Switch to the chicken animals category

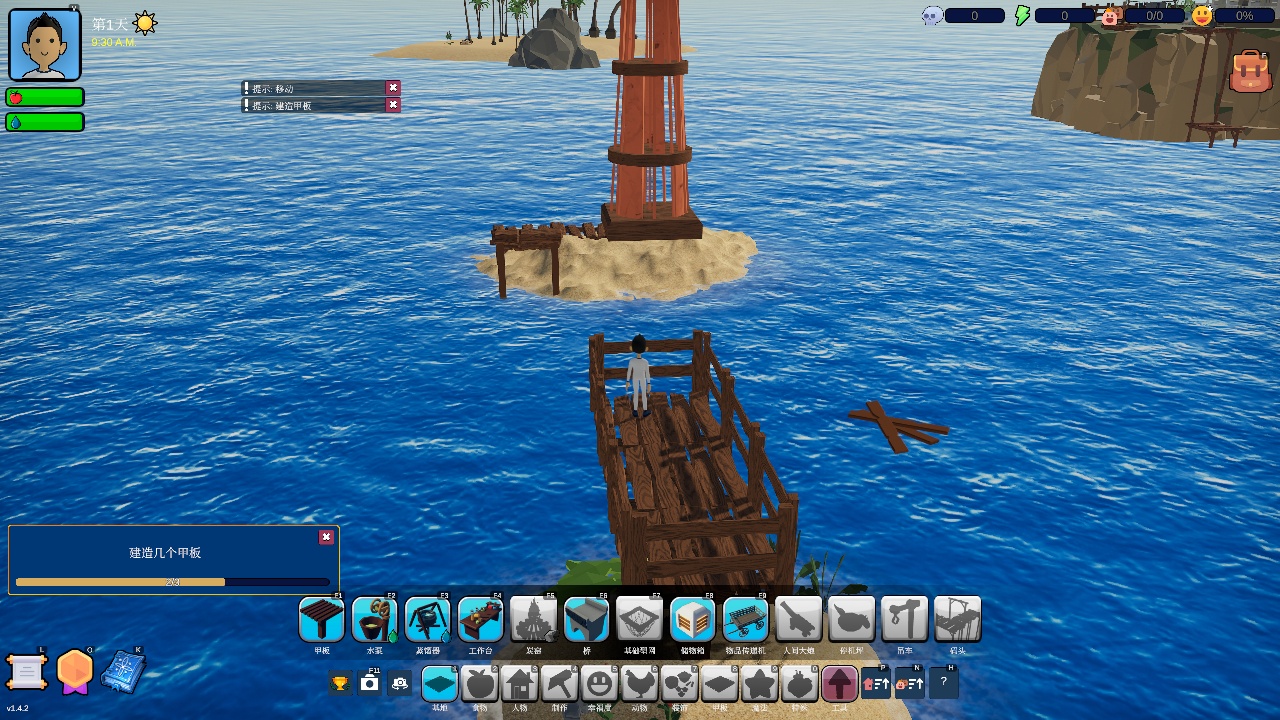[x=640, y=684]
